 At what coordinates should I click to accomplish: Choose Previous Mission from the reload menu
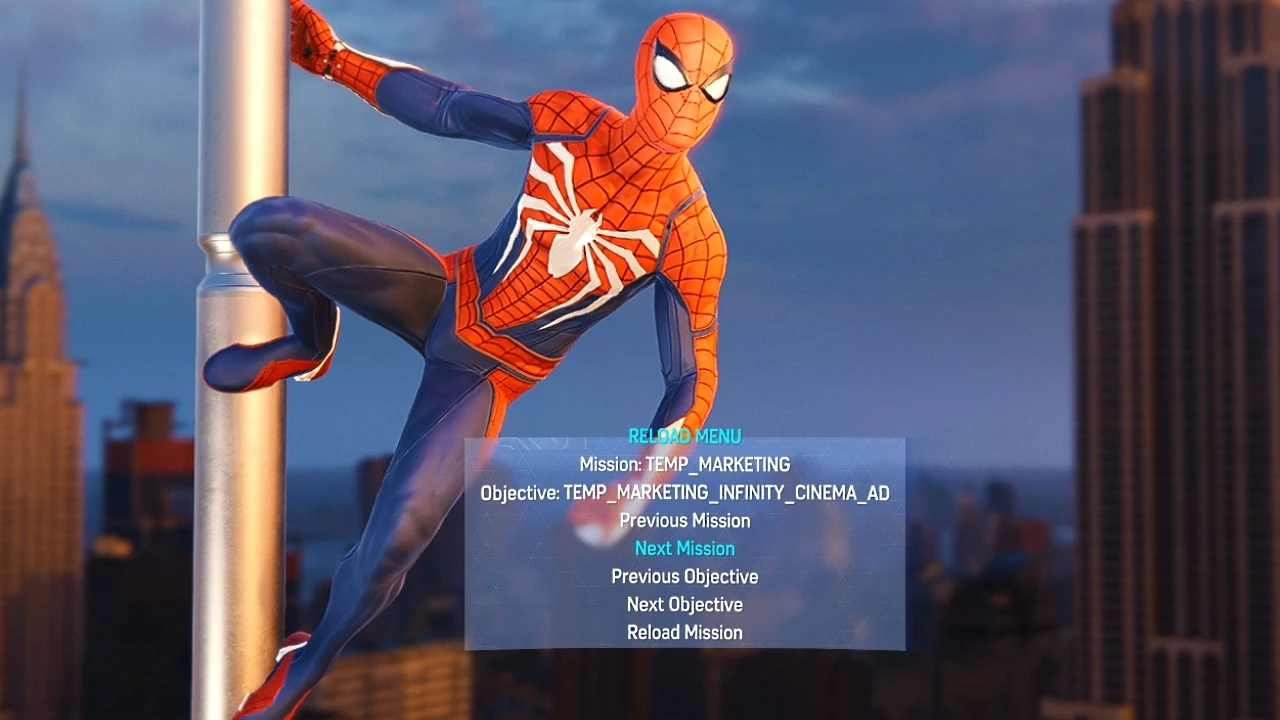click(685, 520)
